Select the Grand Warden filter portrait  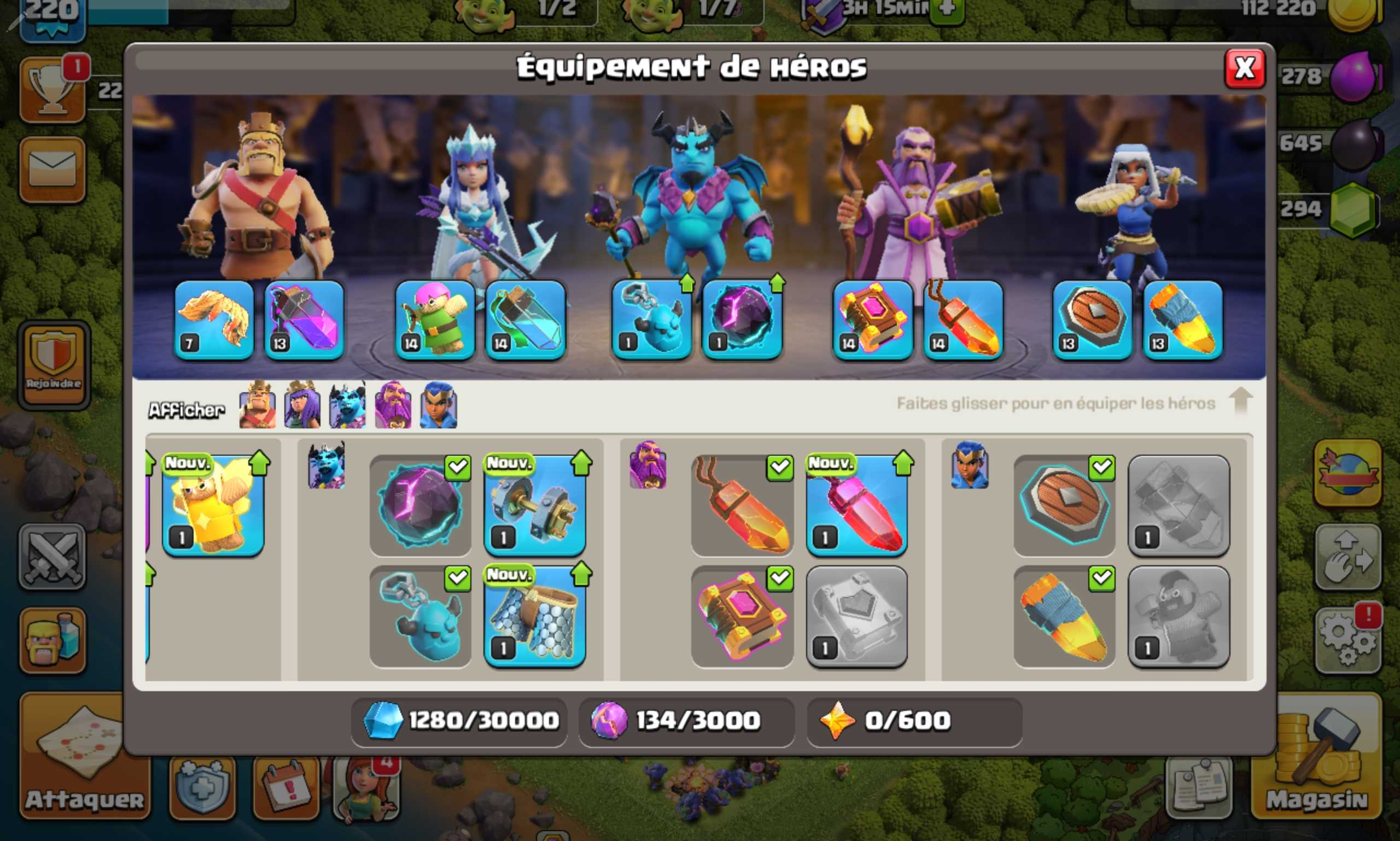pos(393,405)
